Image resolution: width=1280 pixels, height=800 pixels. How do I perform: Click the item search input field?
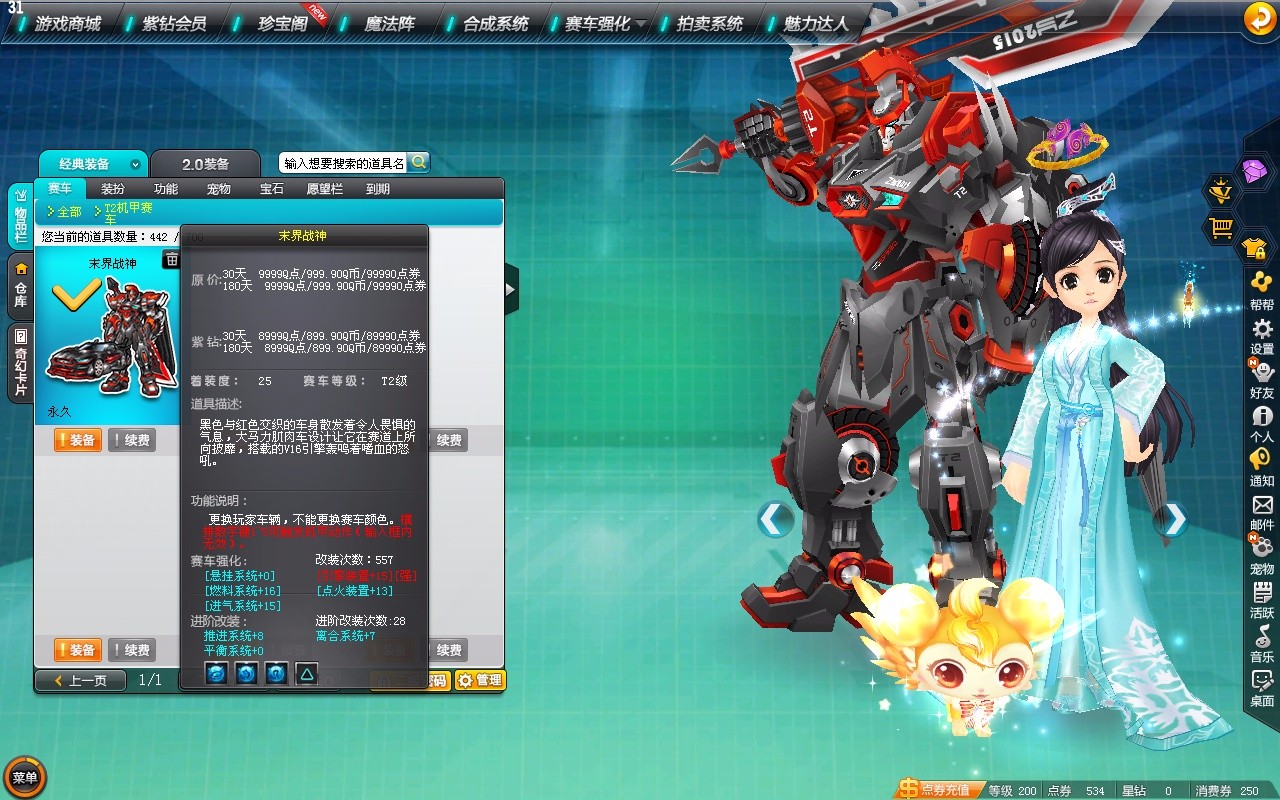pos(343,163)
